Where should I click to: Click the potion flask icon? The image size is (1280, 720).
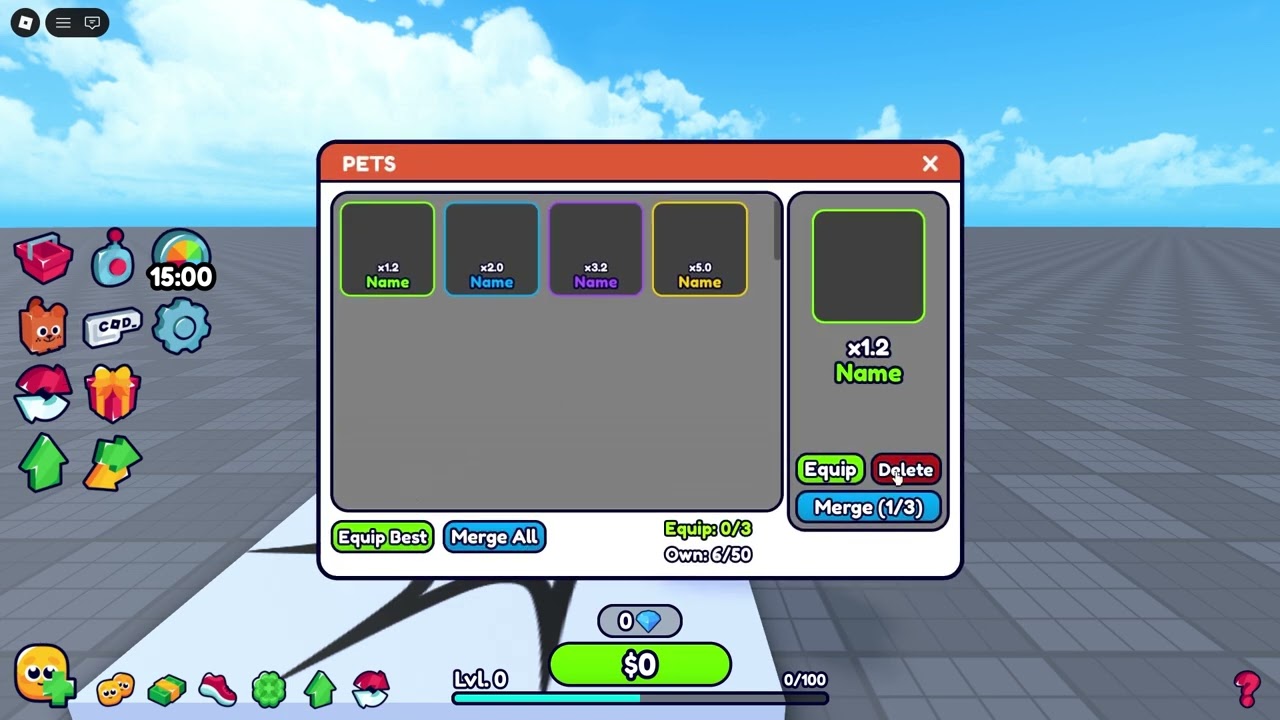113,258
